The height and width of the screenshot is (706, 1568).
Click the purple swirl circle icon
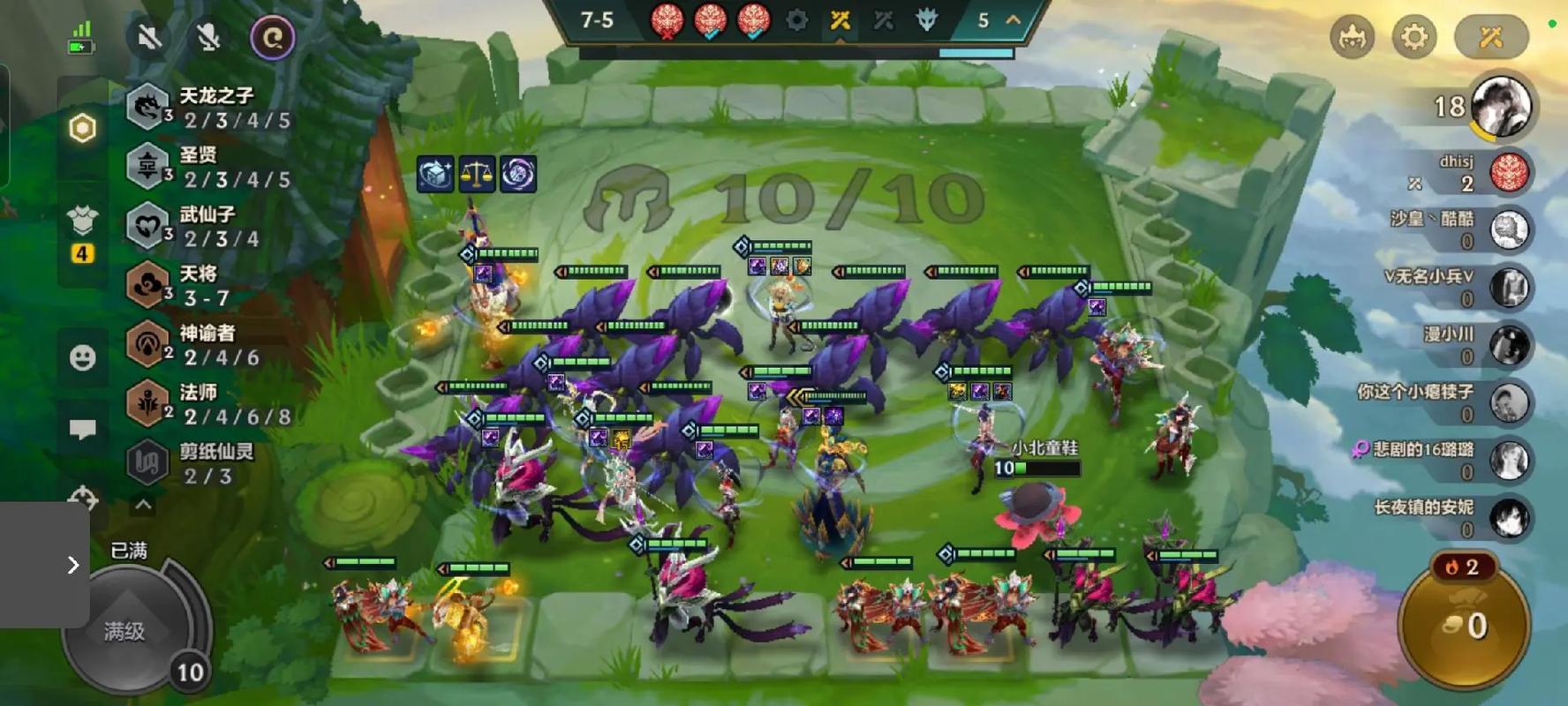tap(272, 38)
